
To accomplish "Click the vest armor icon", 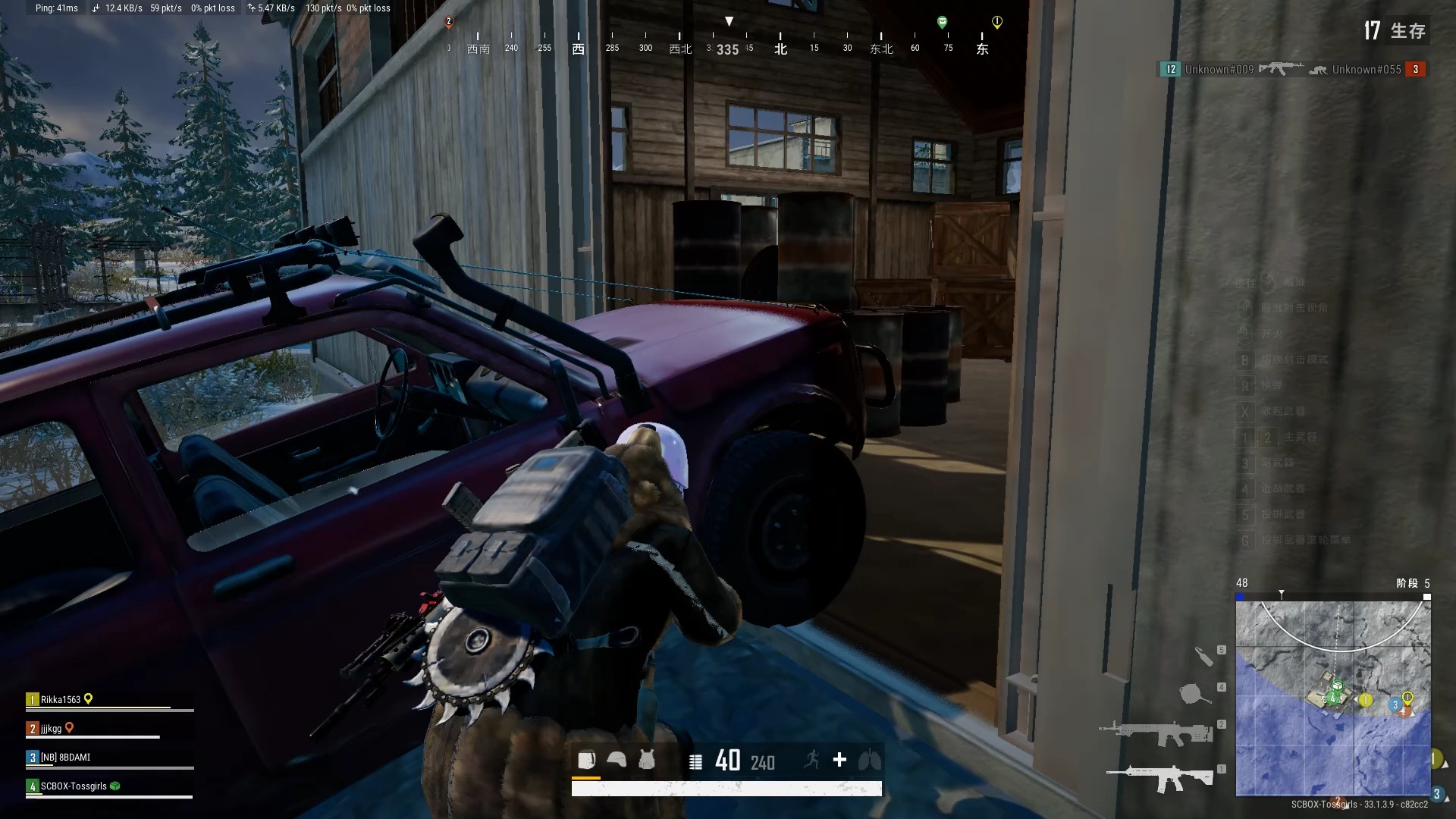I will [x=647, y=760].
